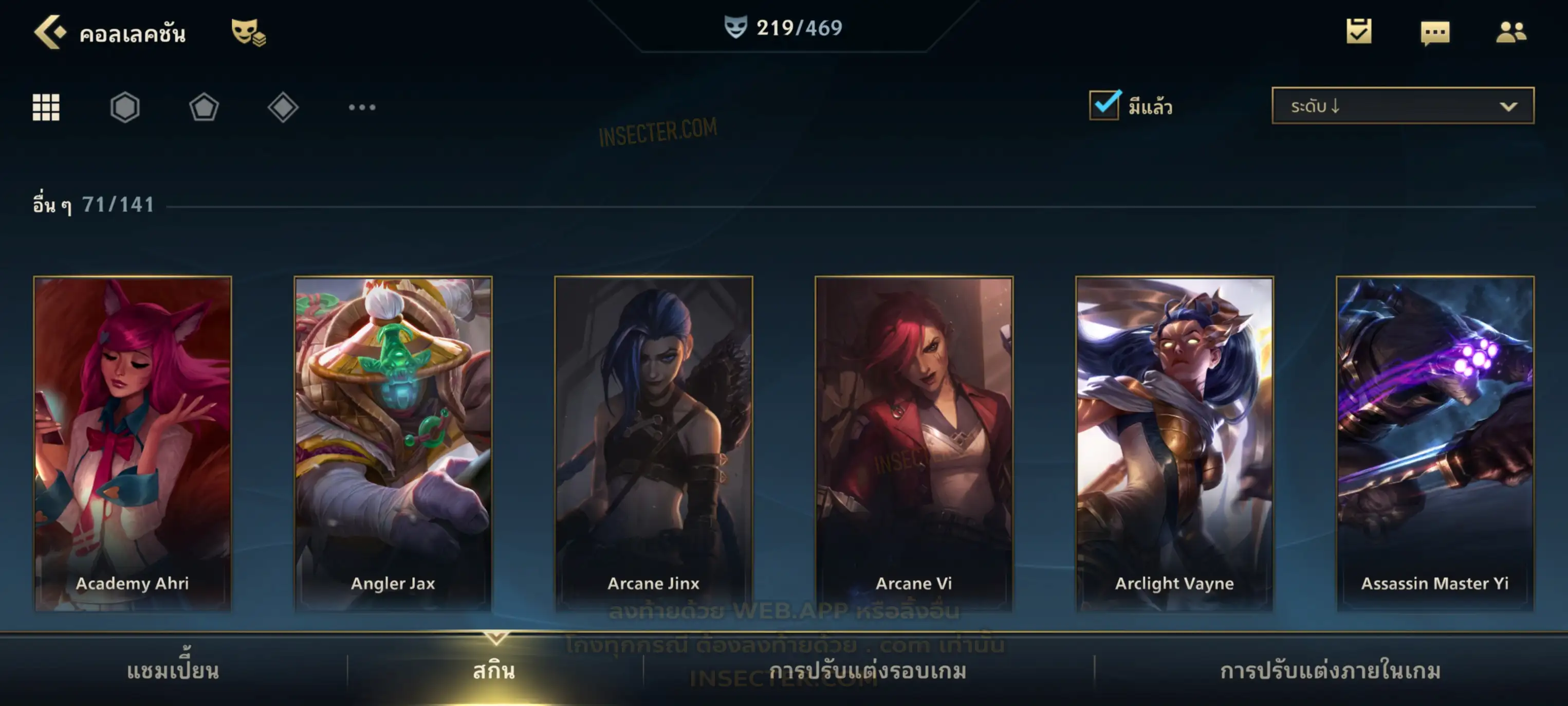Open the sort order dropdown
The height and width of the screenshot is (706, 1568).
tap(1403, 106)
